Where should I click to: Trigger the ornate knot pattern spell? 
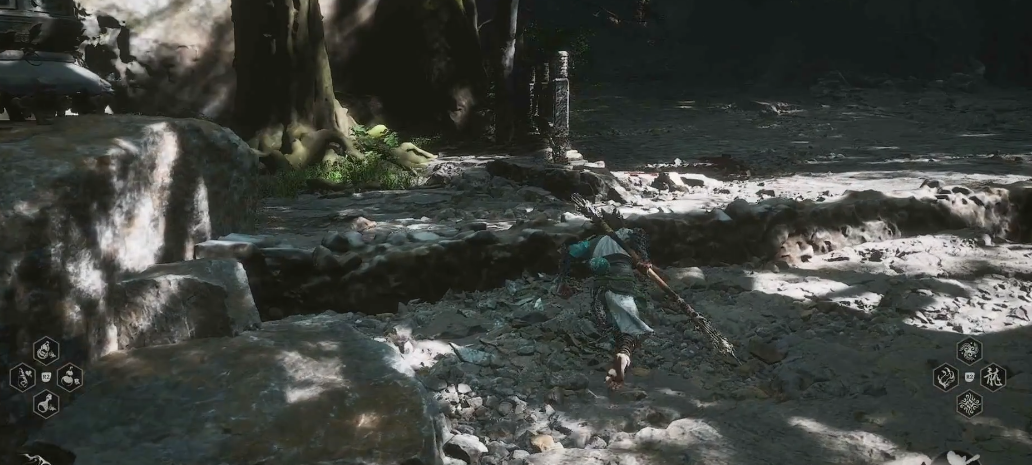tap(968, 403)
